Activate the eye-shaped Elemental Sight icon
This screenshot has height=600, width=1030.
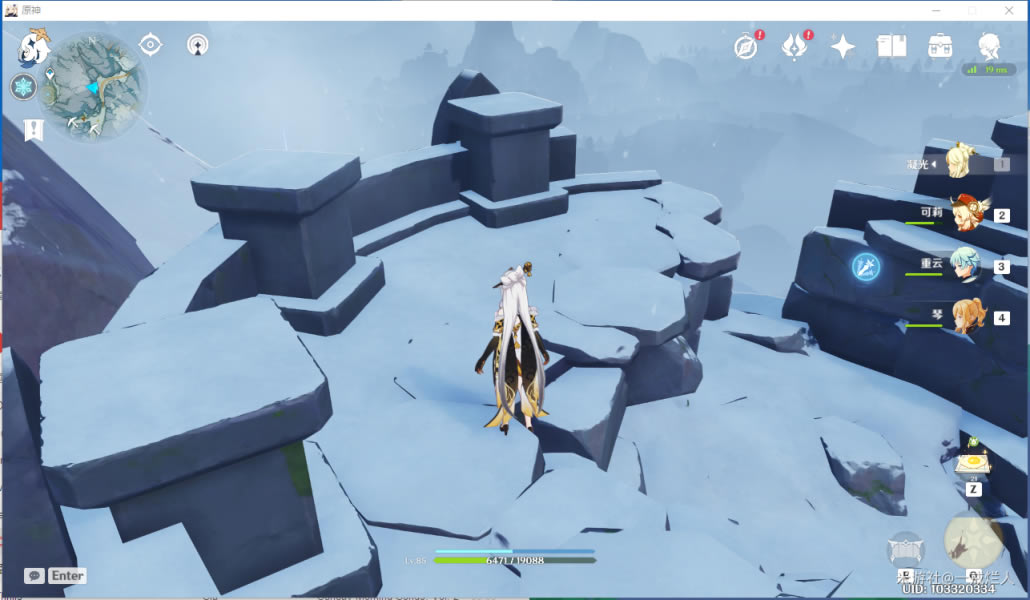click(150, 45)
